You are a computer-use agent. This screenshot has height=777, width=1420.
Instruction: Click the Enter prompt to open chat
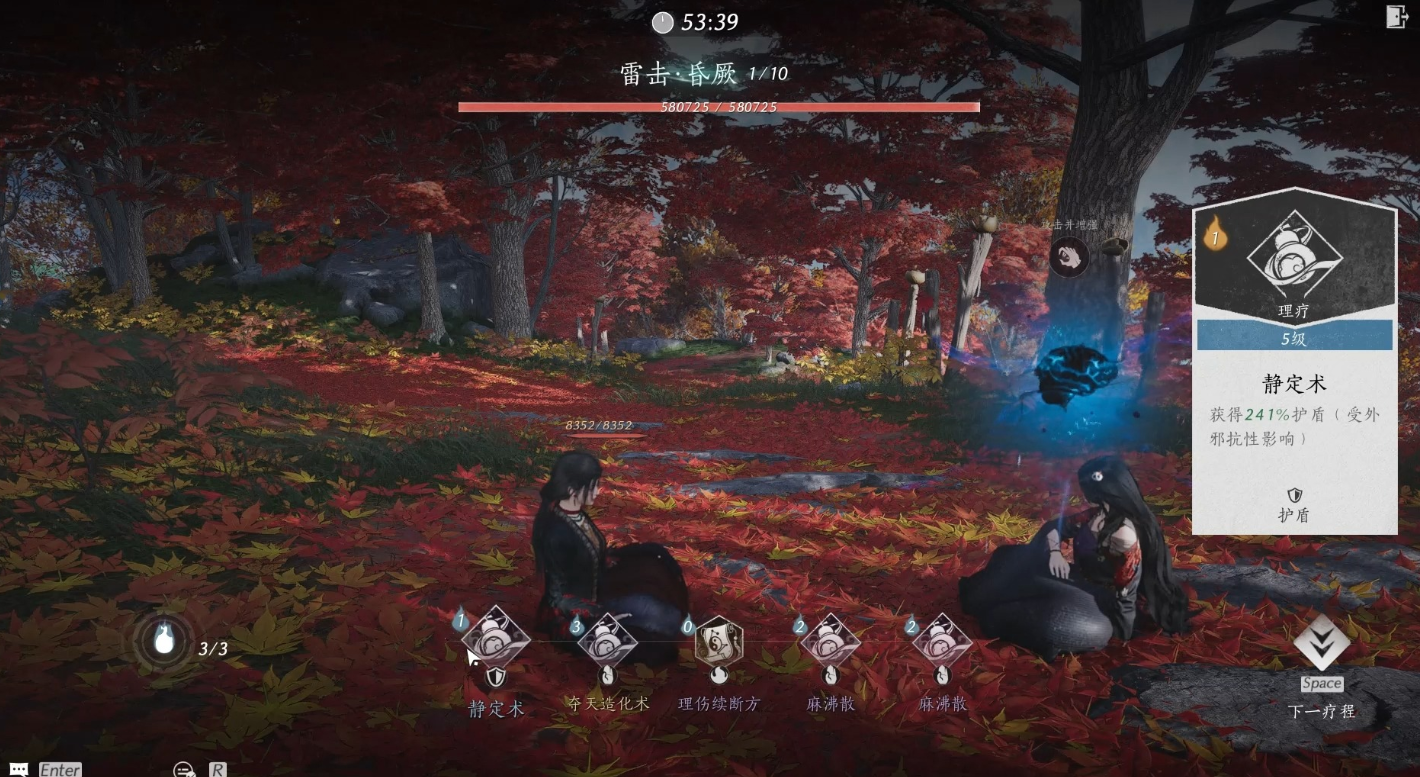58,768
